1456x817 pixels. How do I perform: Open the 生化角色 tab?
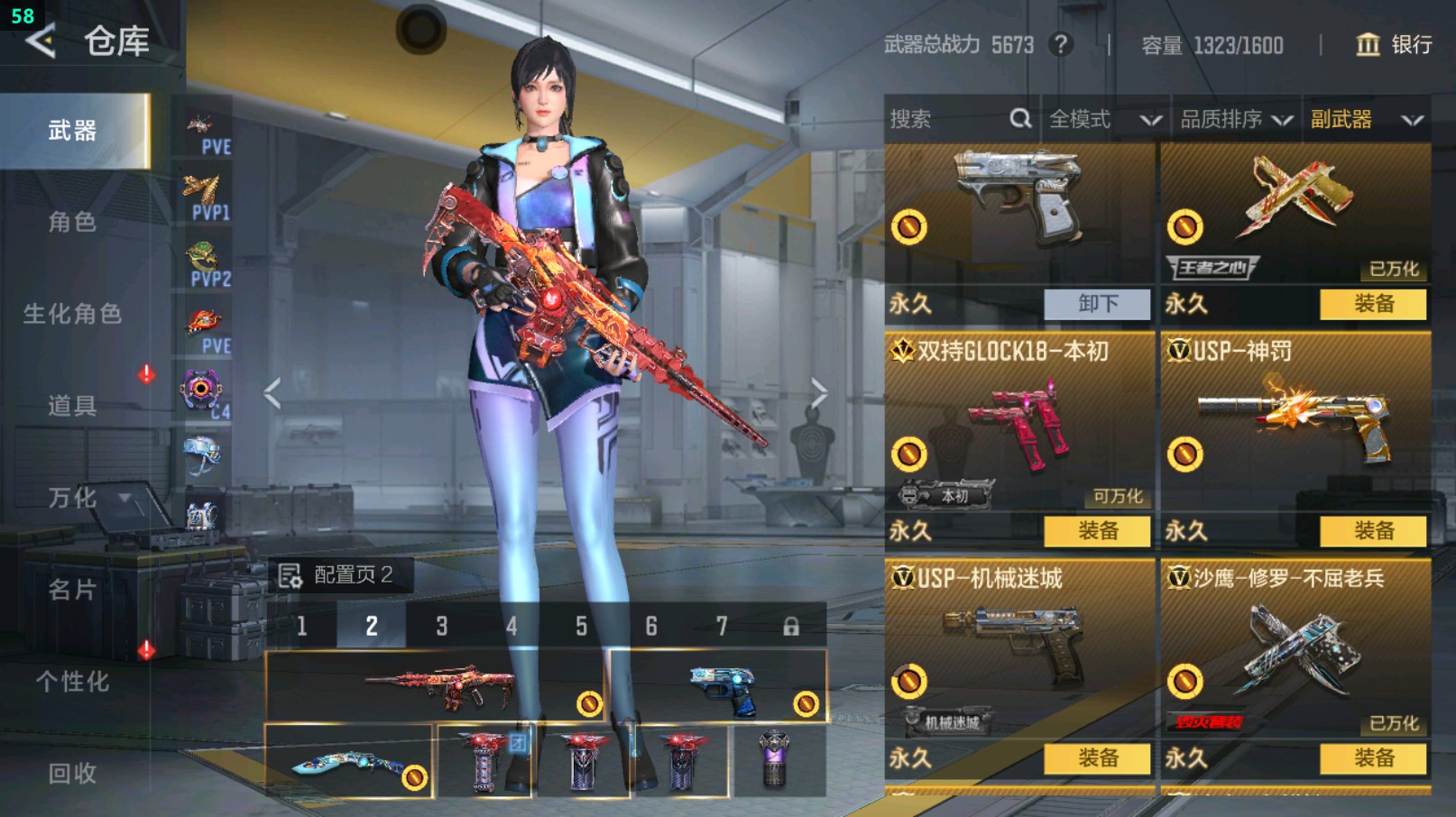tap(72, 314)
